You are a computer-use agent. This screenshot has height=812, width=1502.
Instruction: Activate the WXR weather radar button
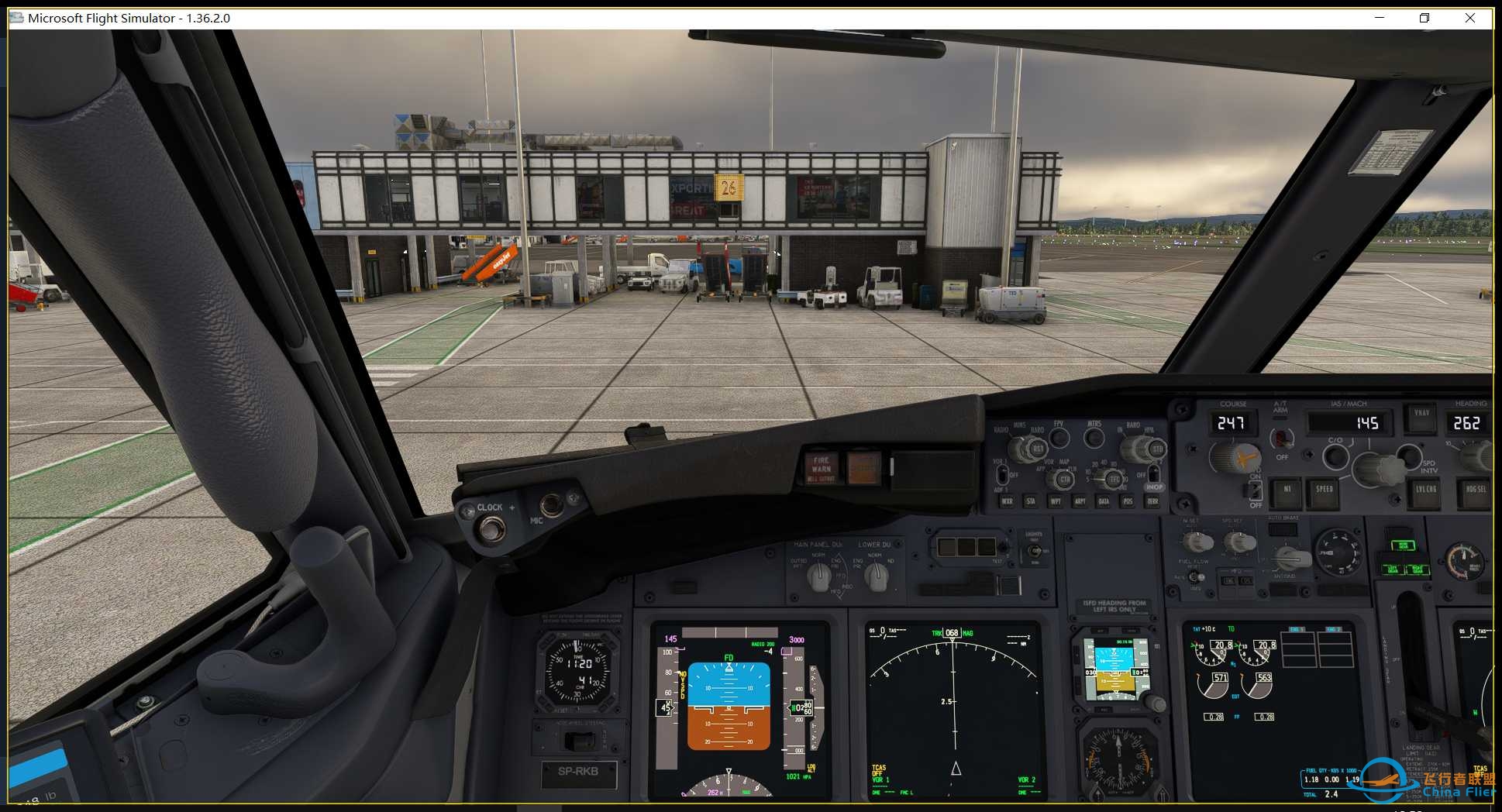(1007, 501)
